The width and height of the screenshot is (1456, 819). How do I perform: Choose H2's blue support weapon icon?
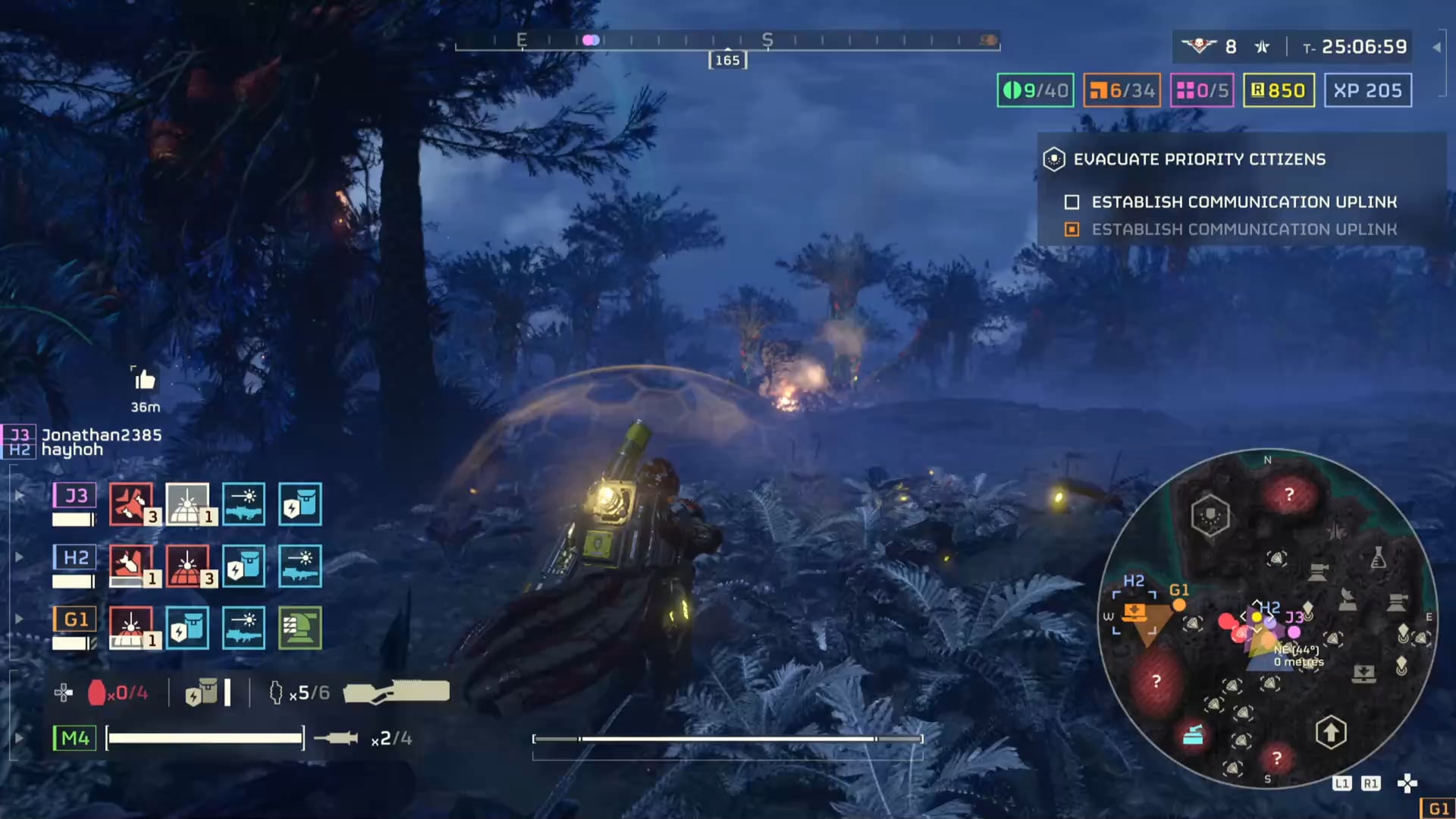coord(300,566)
